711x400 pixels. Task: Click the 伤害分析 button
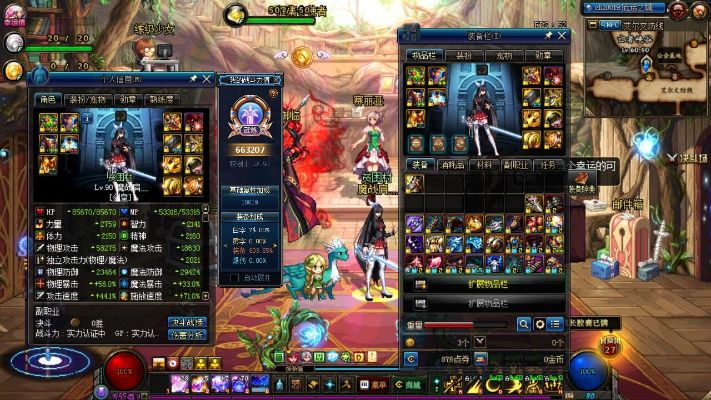click(188, 335)
